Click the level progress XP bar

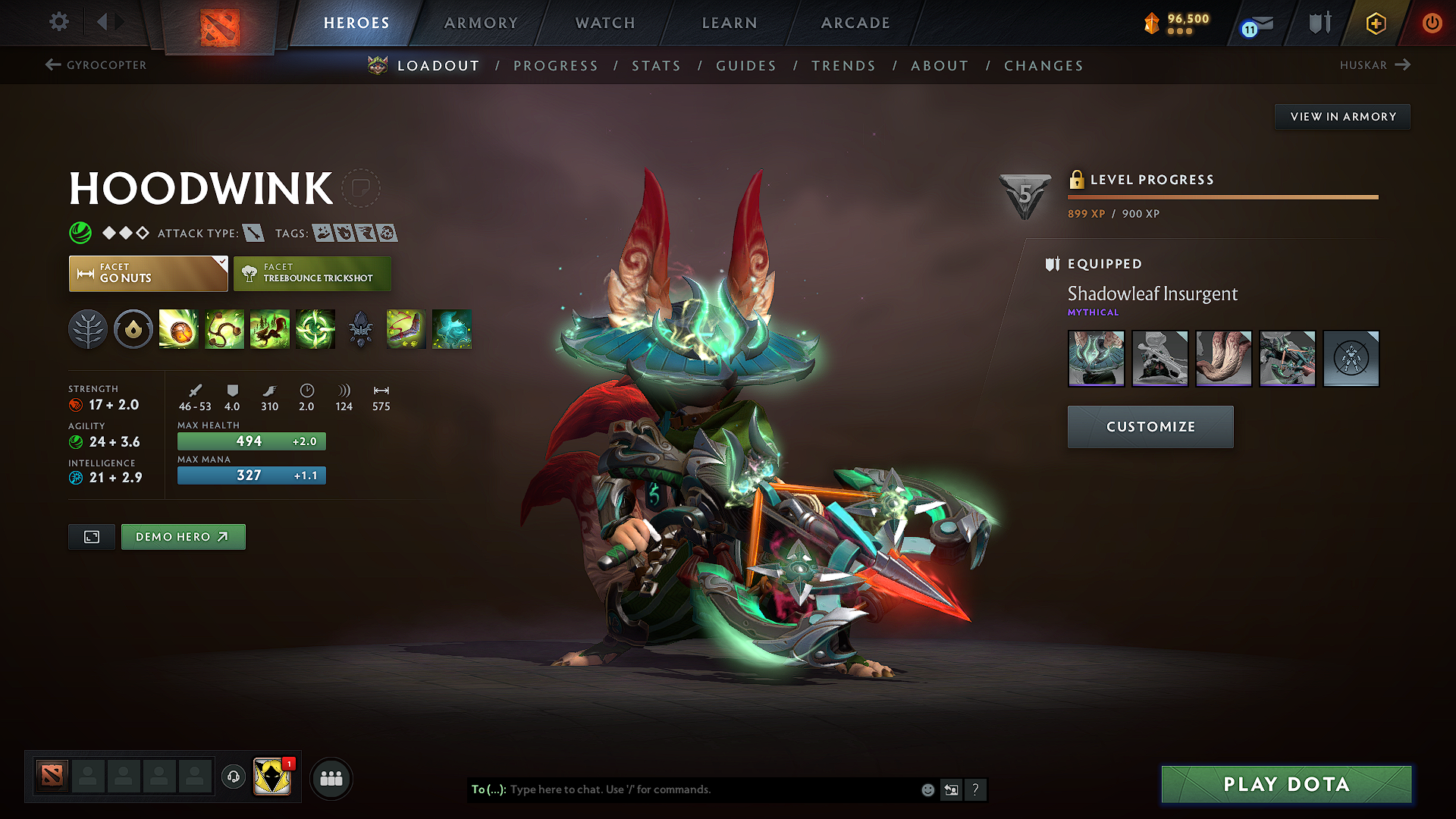1222,197
